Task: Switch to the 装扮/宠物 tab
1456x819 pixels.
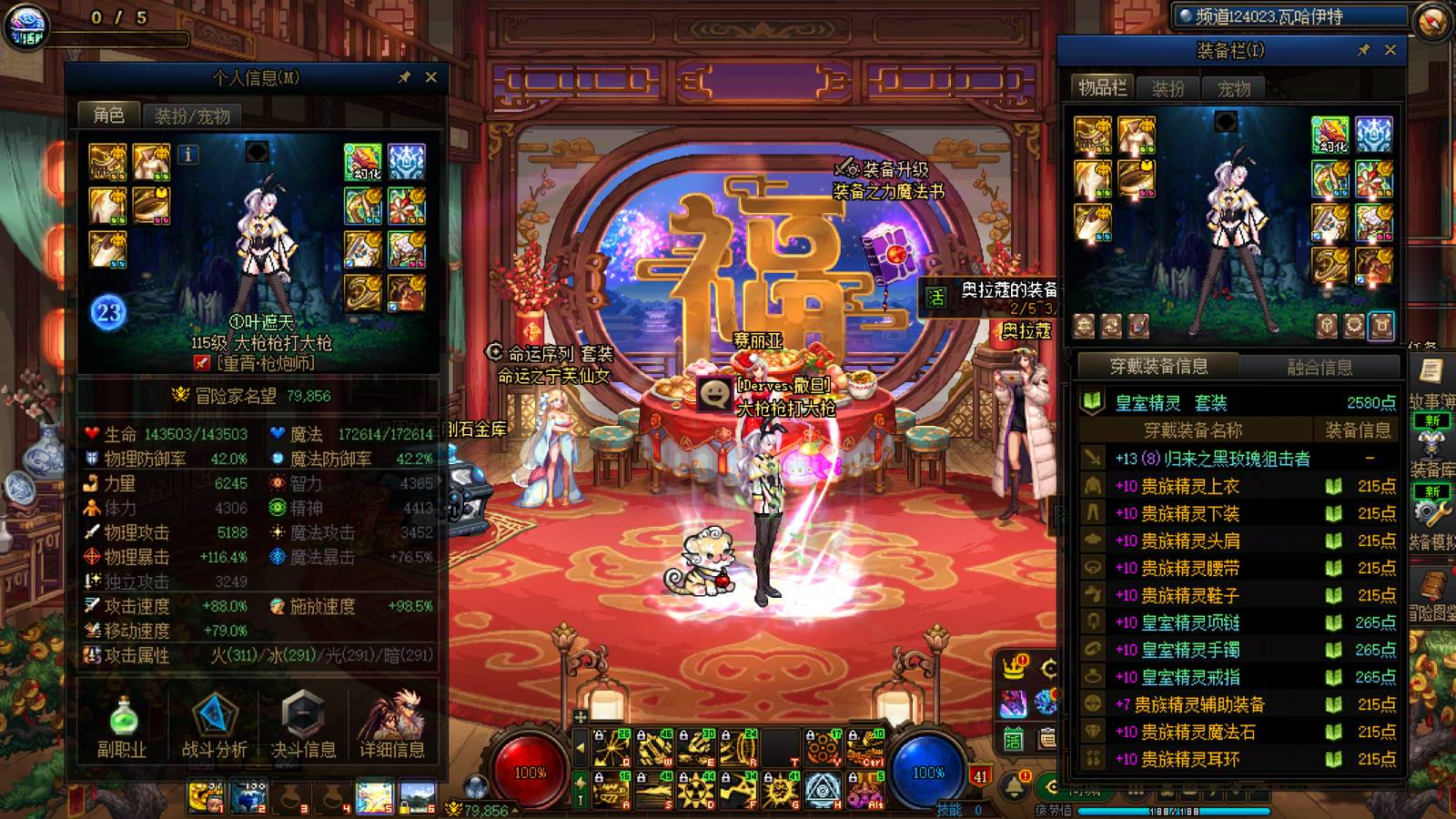Action: 191,116
